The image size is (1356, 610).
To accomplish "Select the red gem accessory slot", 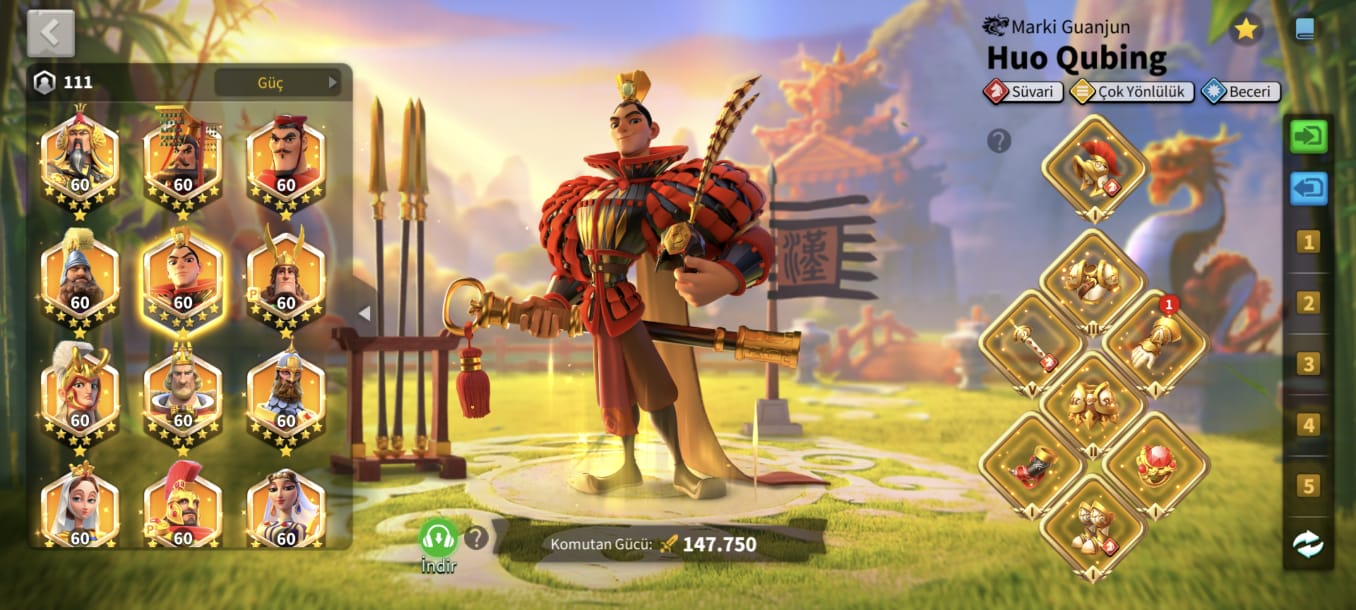I will [1155, 465].
